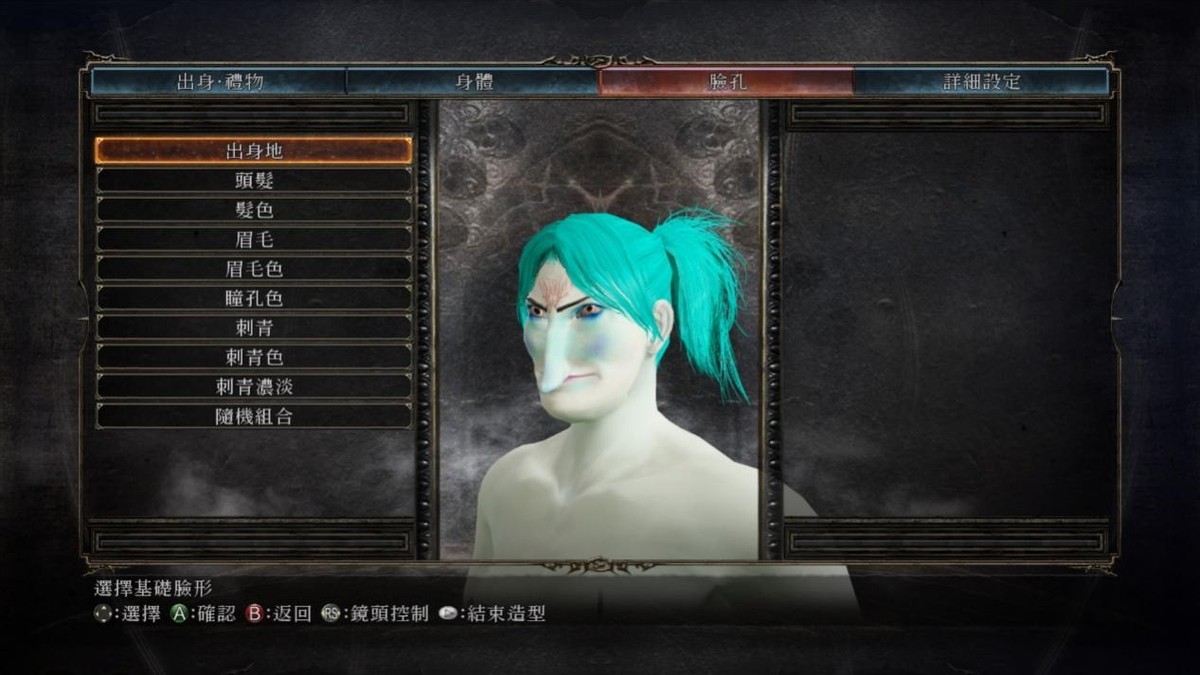
Task: Choose the 瞳孔色 pupil color option
Action: 254,298
